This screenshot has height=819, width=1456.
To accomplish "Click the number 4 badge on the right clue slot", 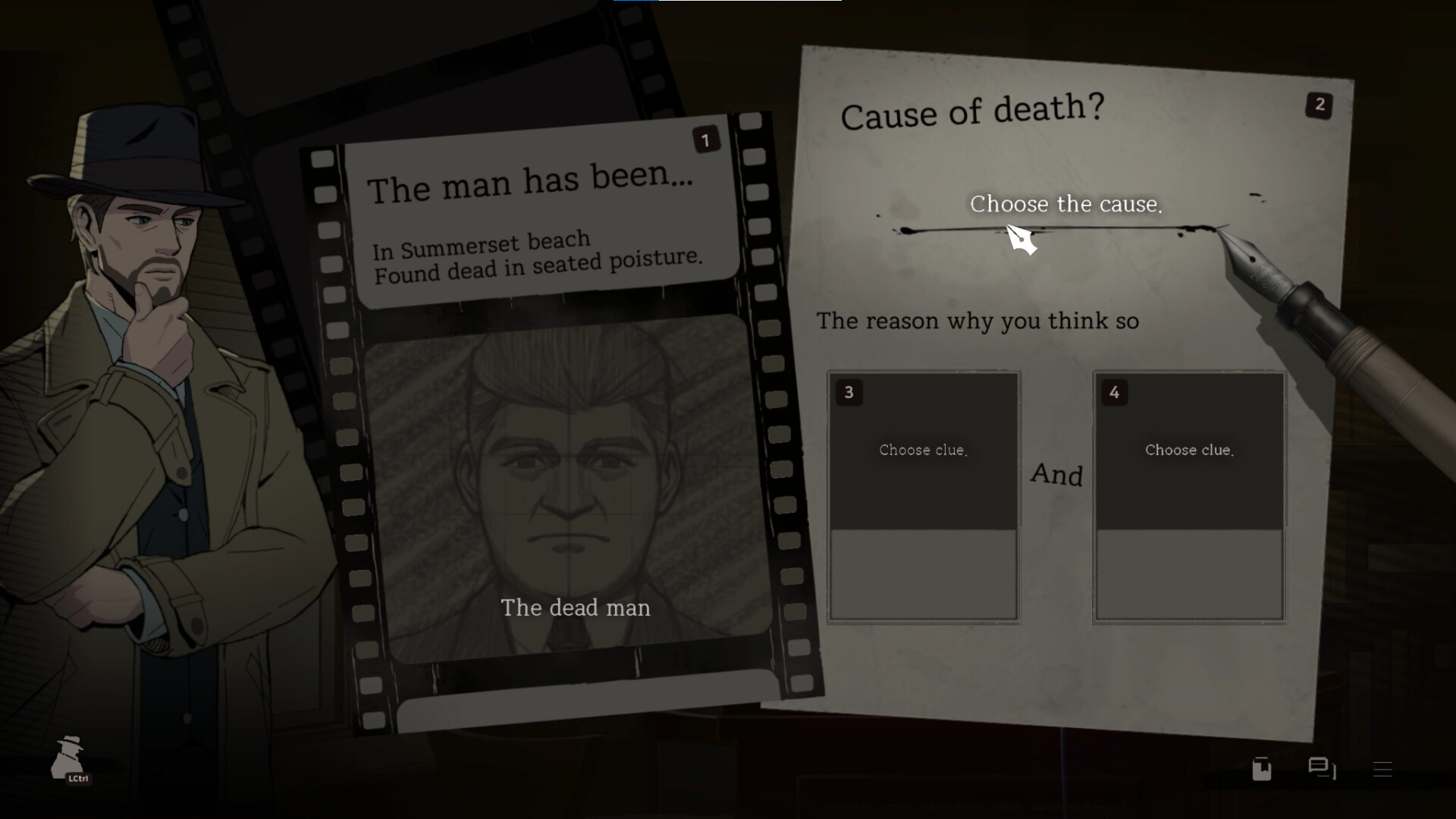I will click(x=1115, y=393).
